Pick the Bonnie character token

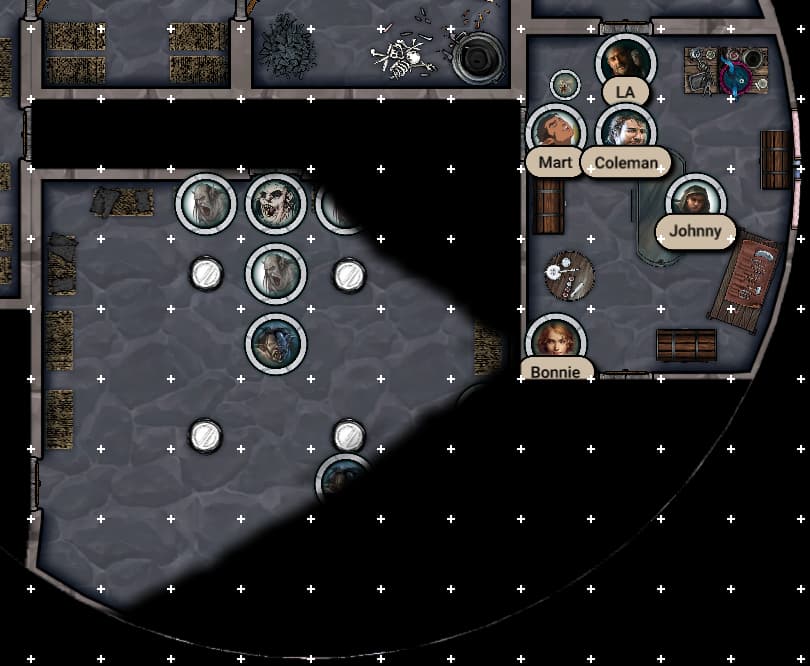tap(555, 341)
